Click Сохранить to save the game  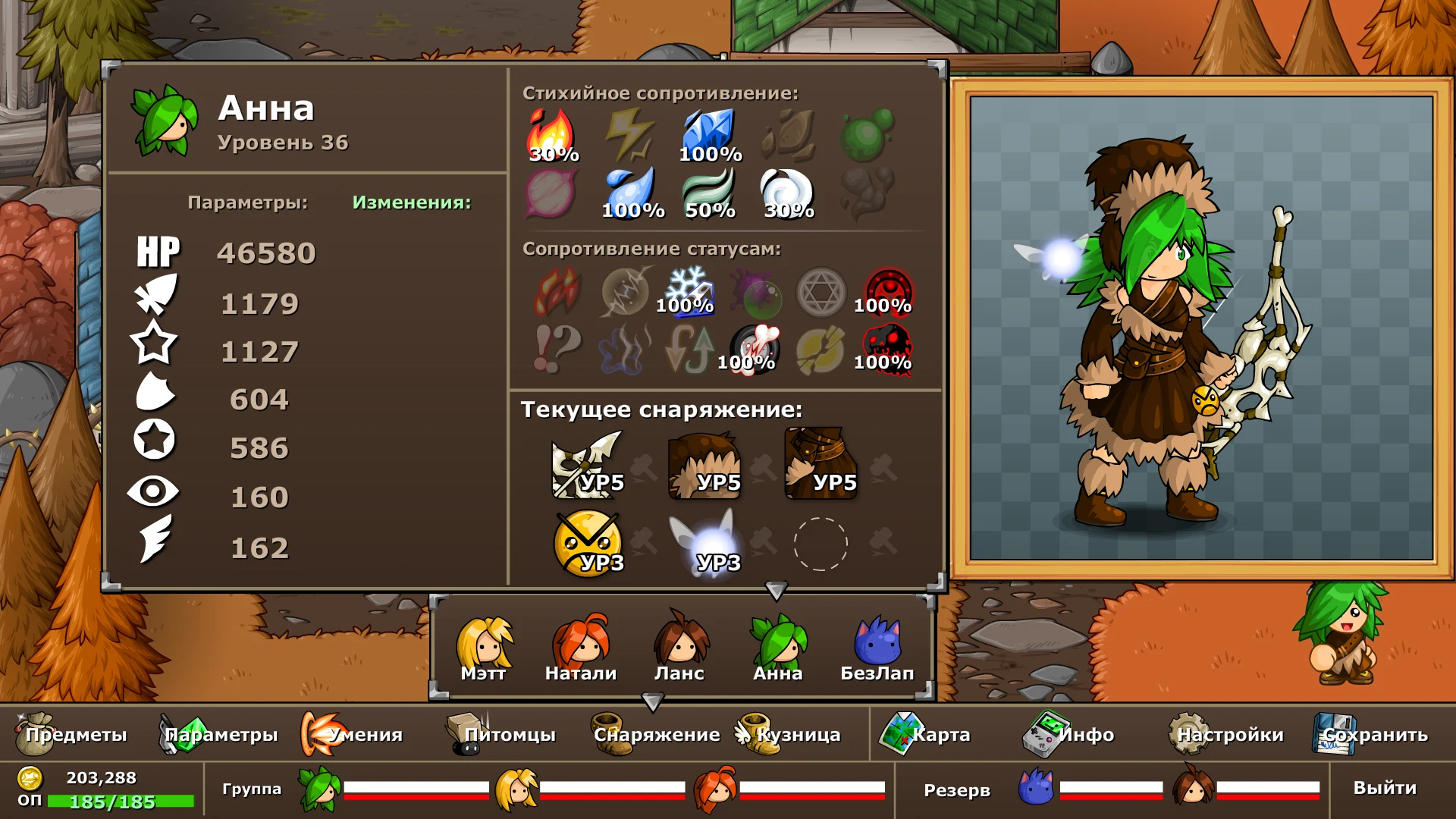1371,734
